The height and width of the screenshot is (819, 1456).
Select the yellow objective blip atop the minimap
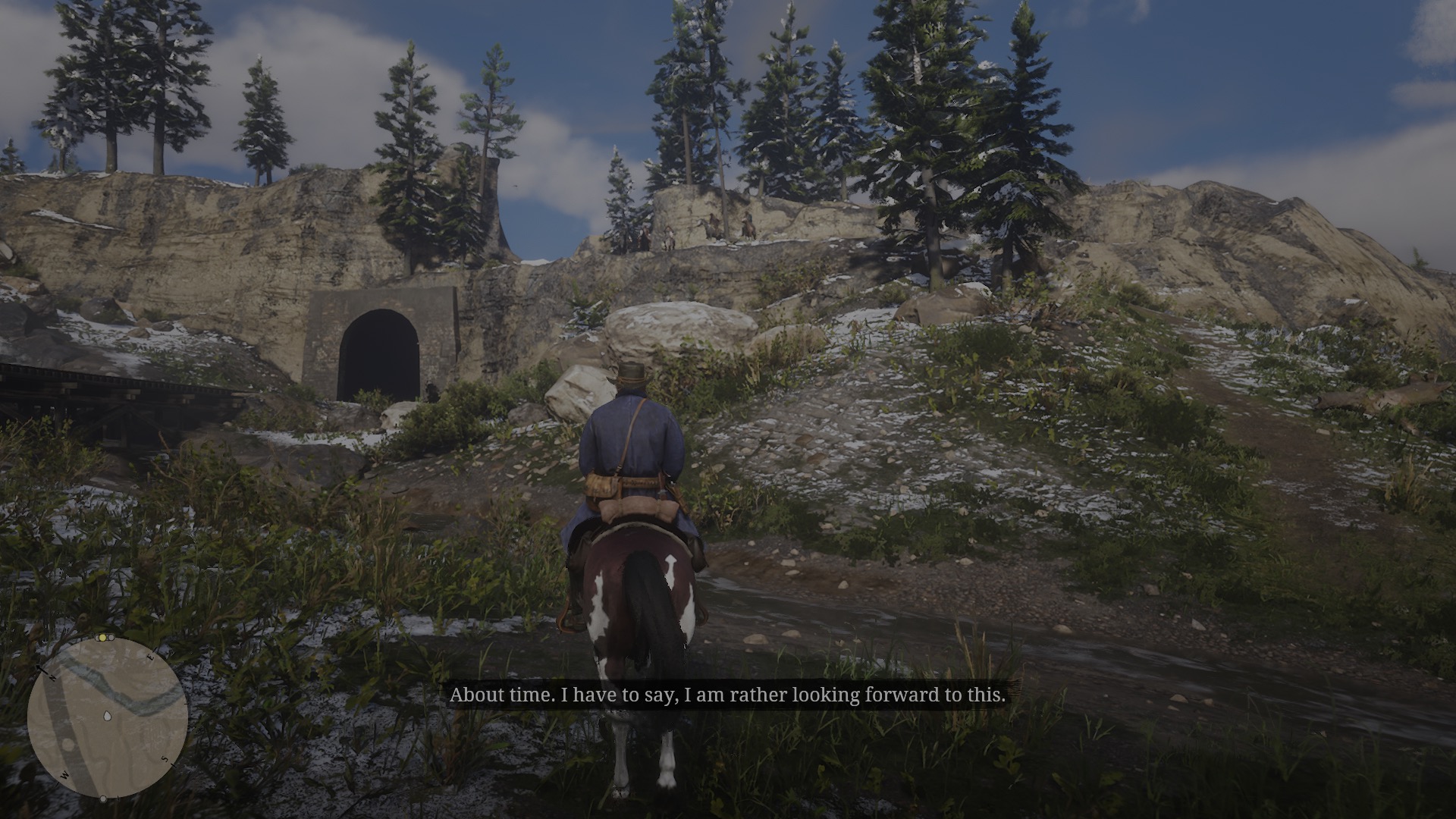click(101, 639)
